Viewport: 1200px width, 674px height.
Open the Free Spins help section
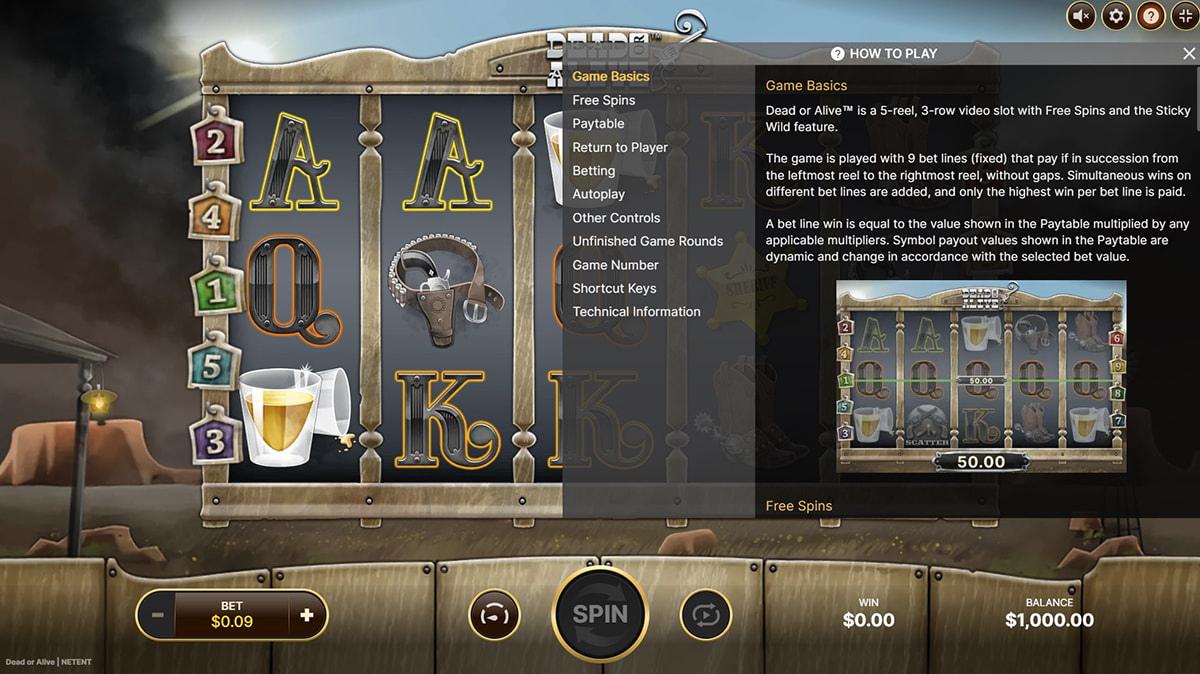click(603, 100)
